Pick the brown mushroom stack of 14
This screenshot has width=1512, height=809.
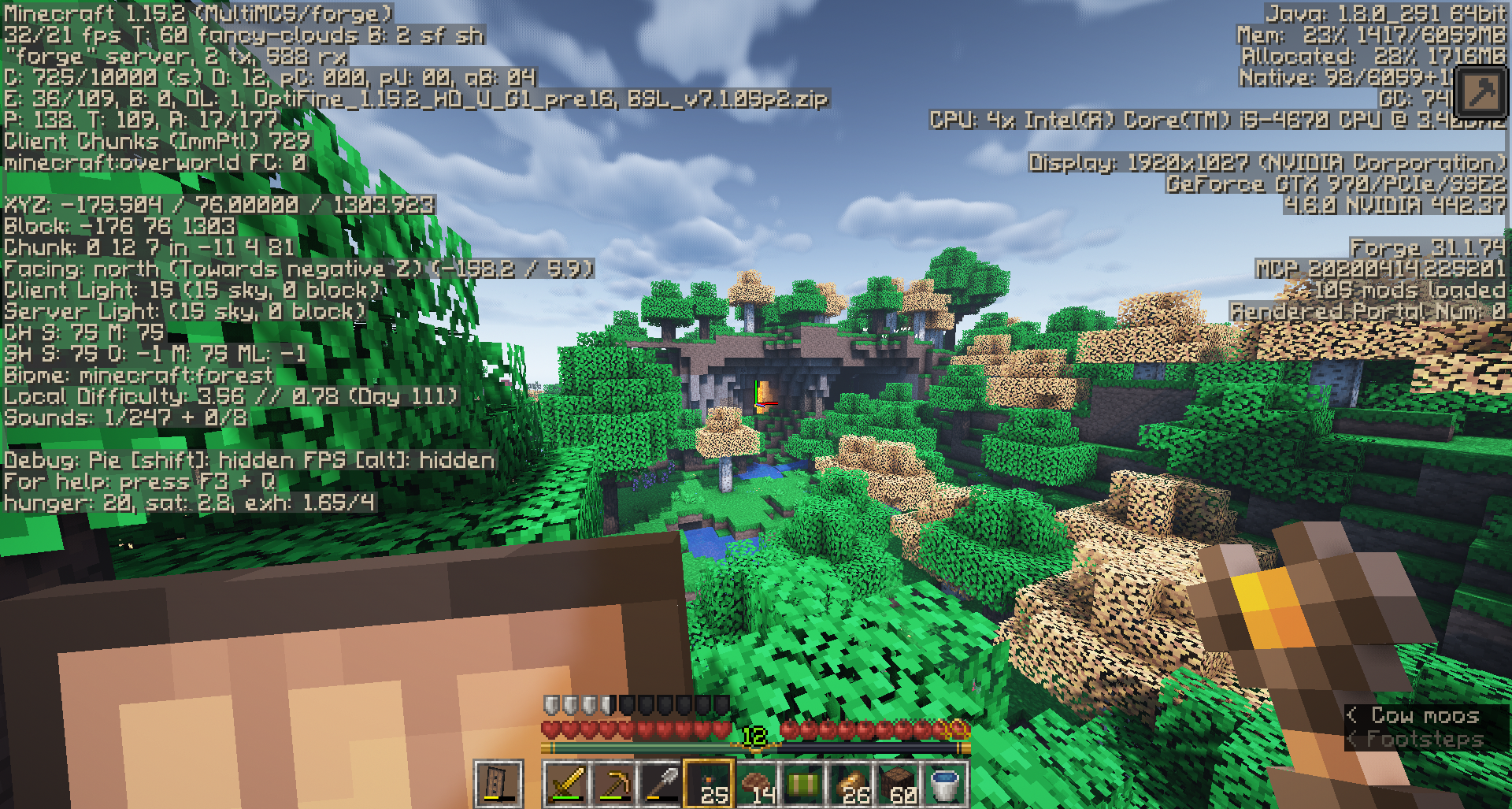pyautogui.click(x=756, y=784)
